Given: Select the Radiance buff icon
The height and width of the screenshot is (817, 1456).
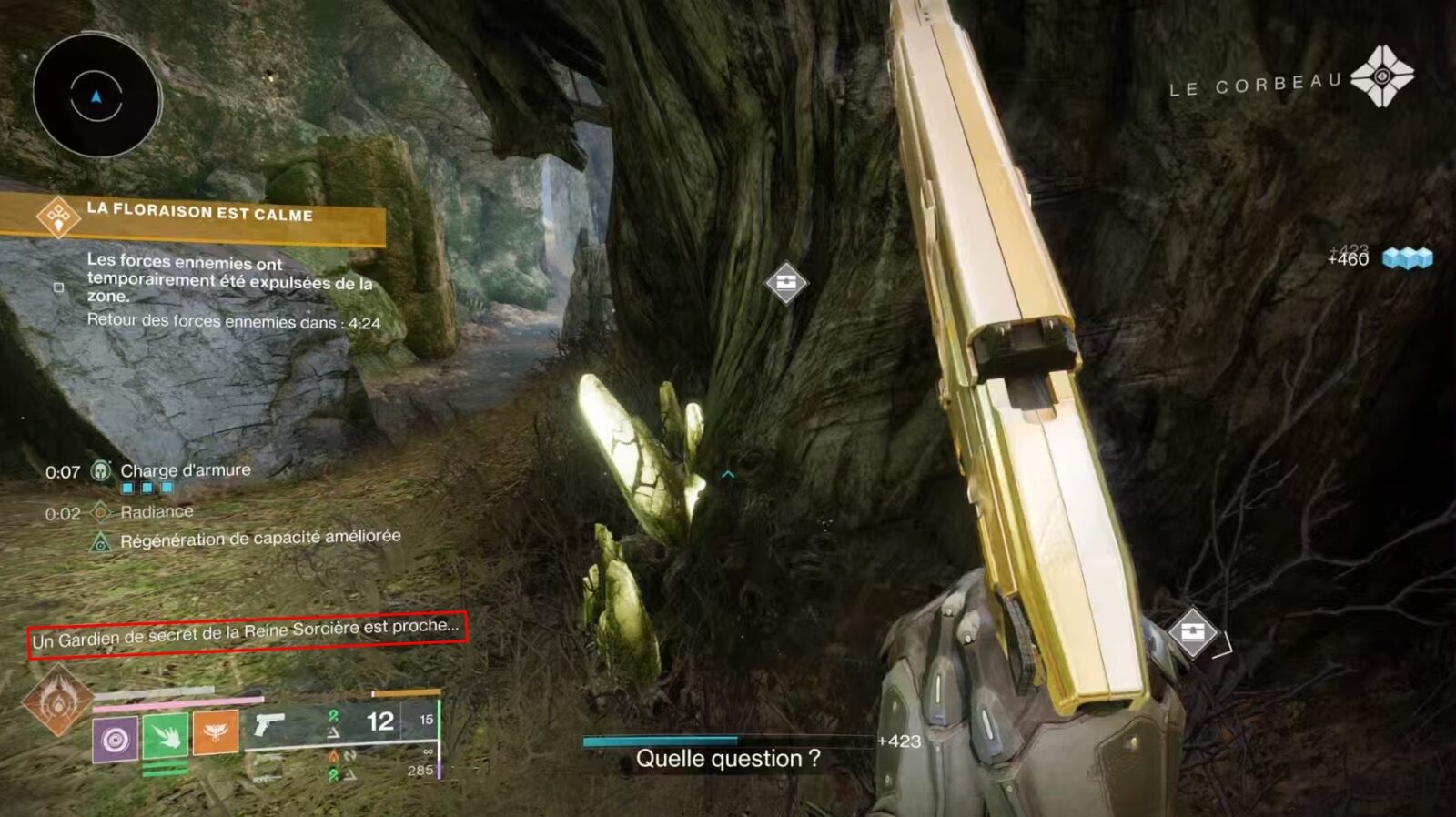Looking at the screenshot, I should [101, 512].
